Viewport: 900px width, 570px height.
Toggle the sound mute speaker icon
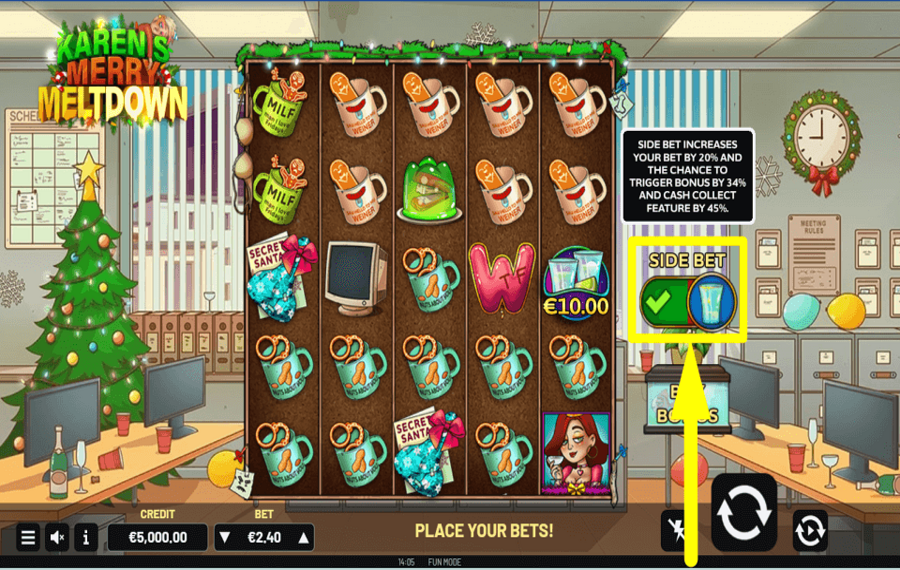tap(58, 537)
